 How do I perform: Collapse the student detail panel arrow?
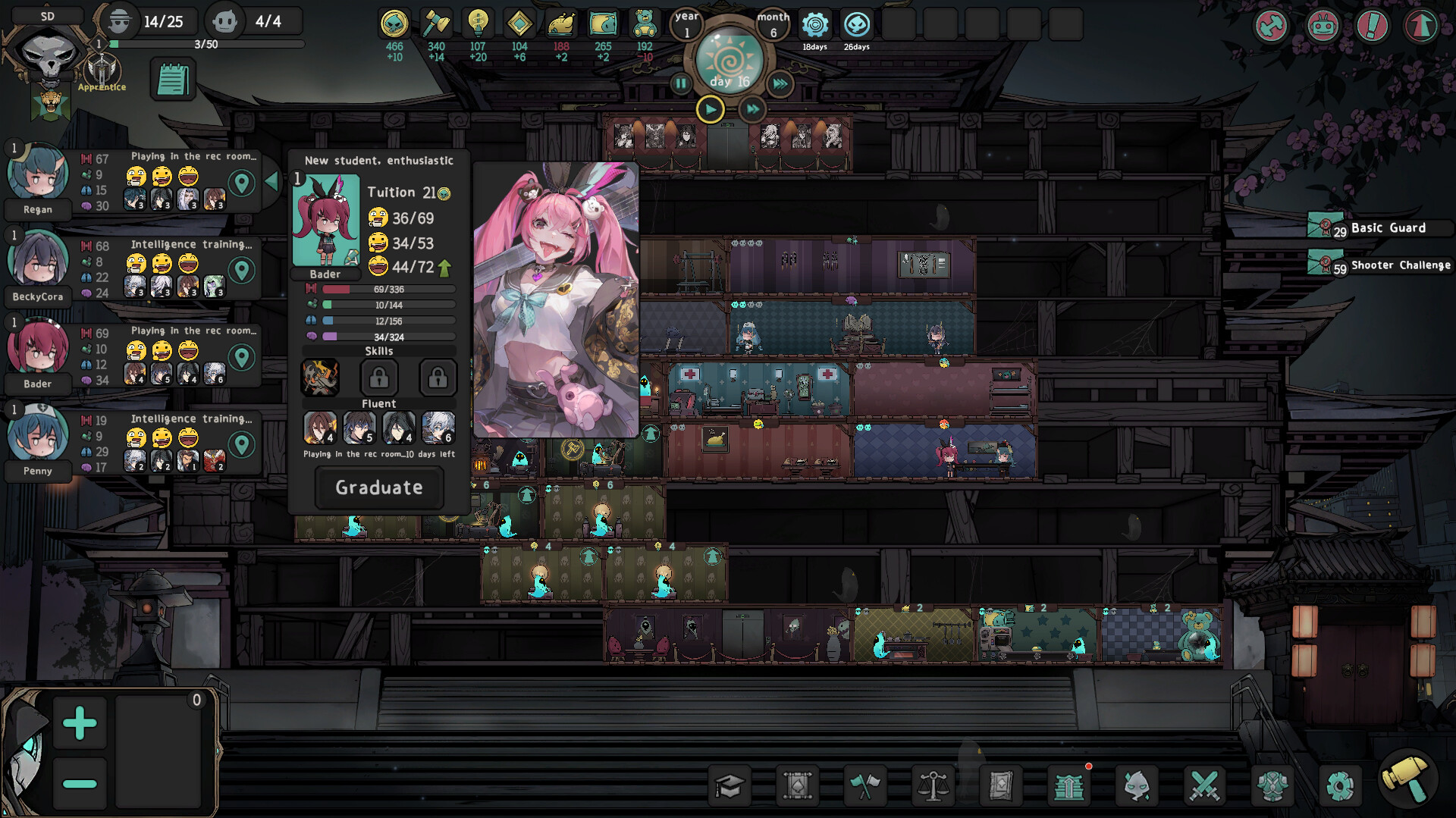click(271, 180)
